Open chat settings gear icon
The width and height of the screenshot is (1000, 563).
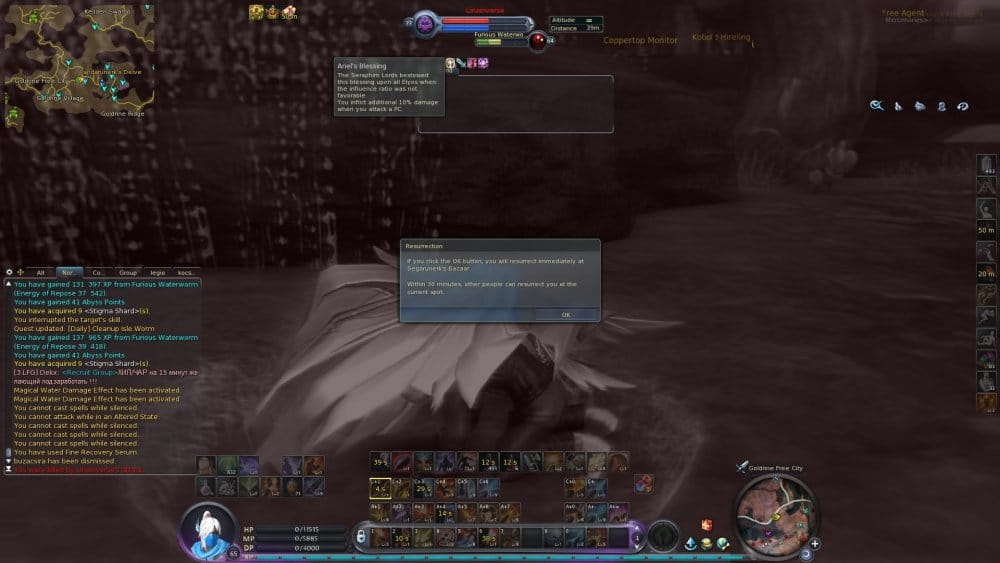click(x=9, y=272)
